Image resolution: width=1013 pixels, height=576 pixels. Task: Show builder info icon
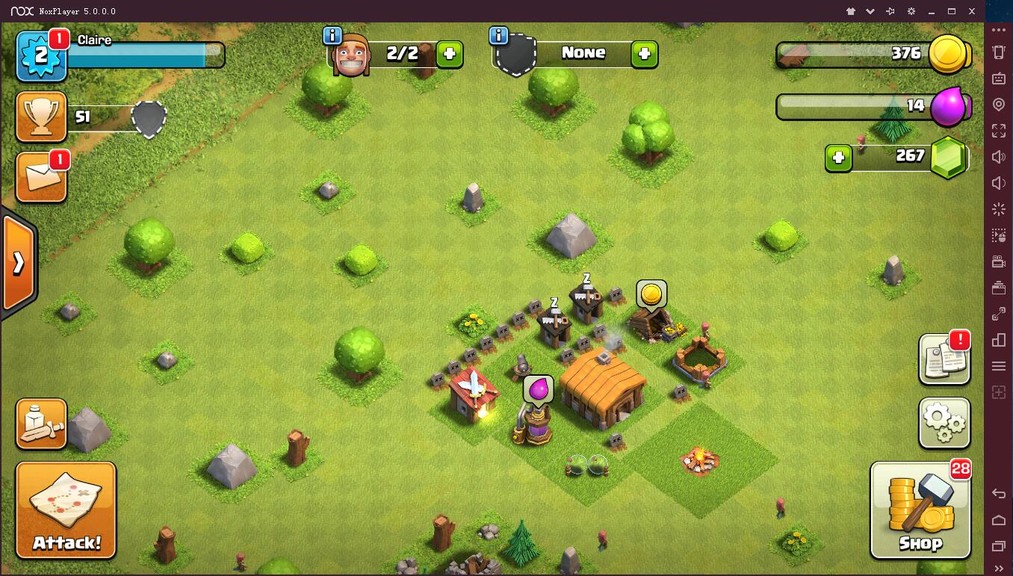pos(333,36)
